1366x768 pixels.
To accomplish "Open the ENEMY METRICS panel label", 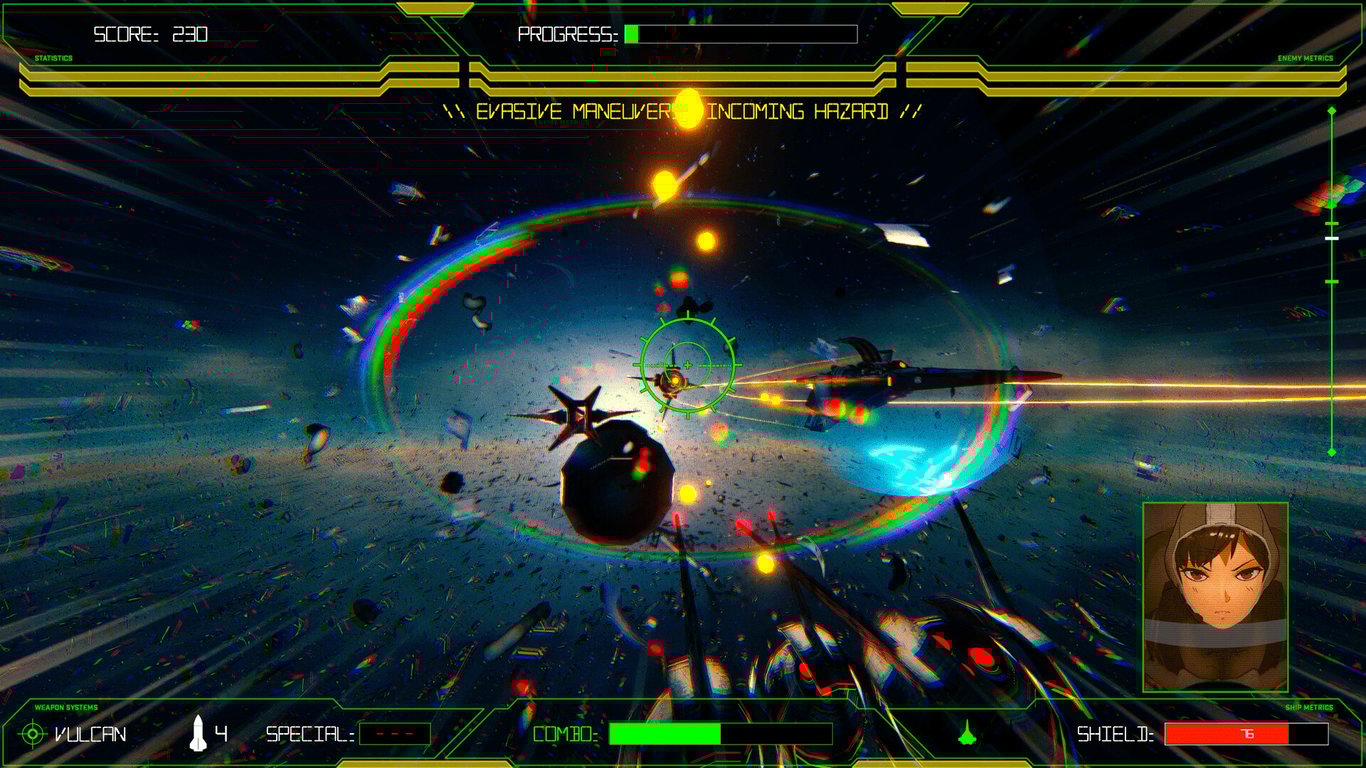I will pyautogui.click(x=1307, y=58).
